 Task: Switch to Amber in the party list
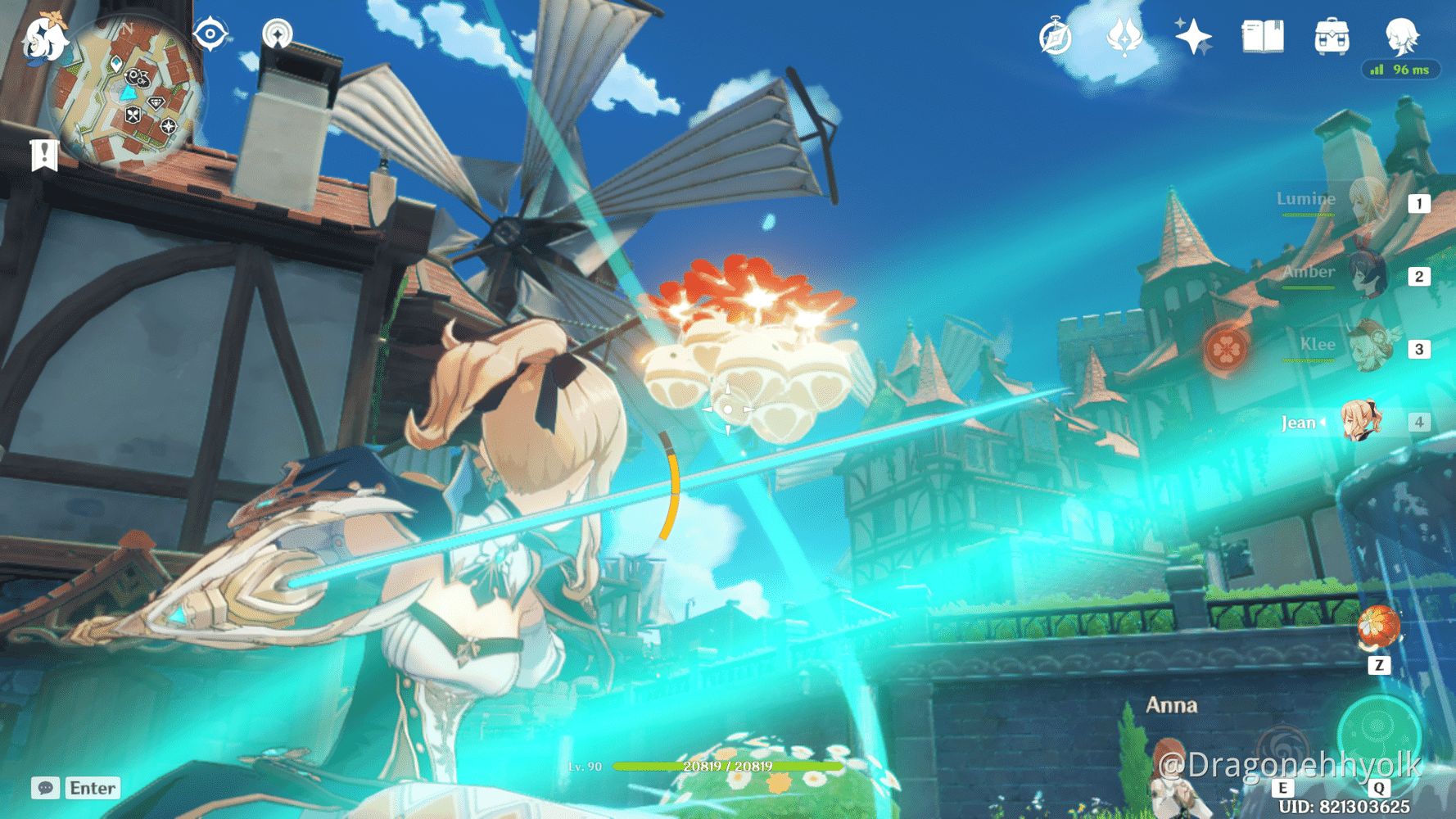click(1368, 275)
